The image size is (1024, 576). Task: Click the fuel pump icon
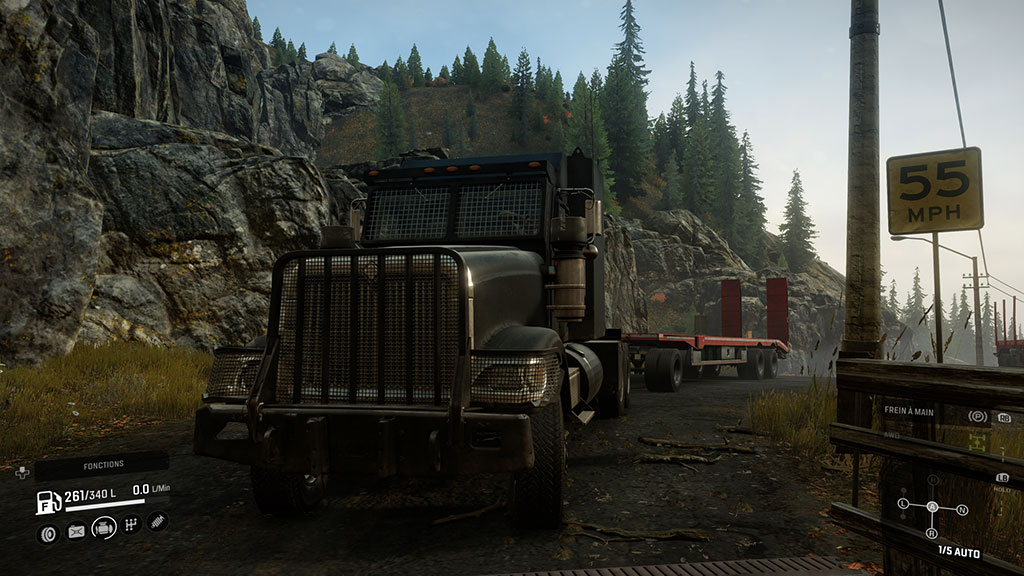click(48, 502)
